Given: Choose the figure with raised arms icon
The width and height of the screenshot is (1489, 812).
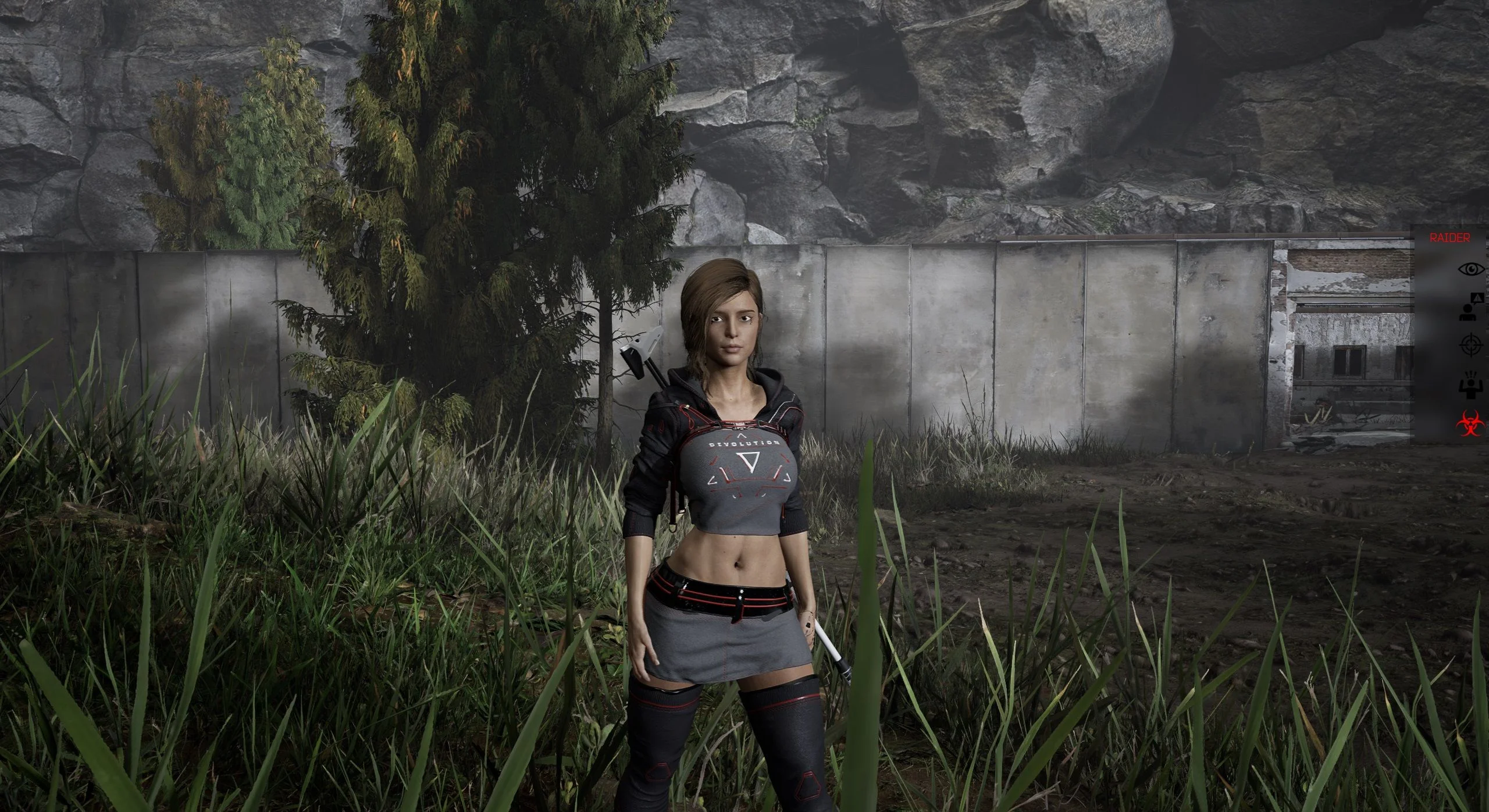Looking at the screenshot, I should (x=1472, y=386).
